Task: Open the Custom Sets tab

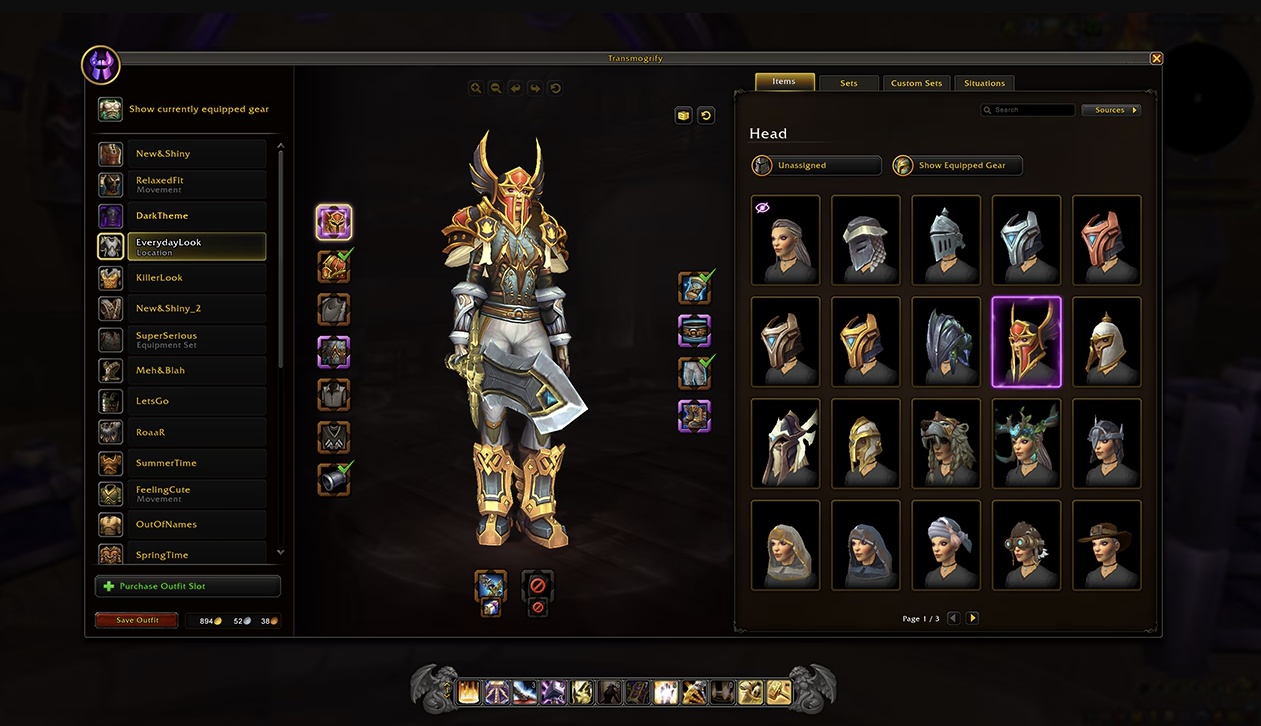Action: (916, 83)
